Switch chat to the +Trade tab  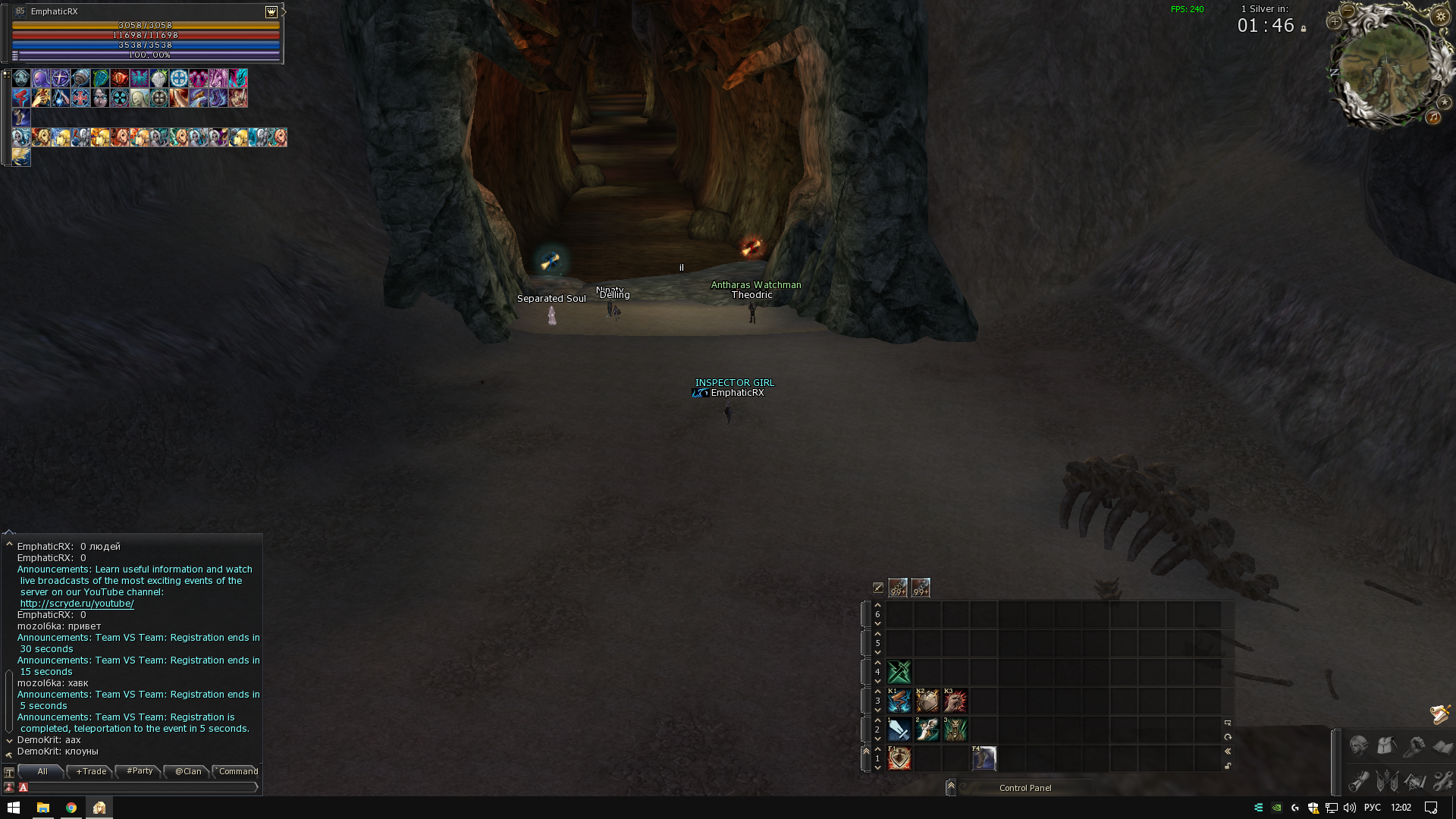pyautogui.click(x=91, y=771)
